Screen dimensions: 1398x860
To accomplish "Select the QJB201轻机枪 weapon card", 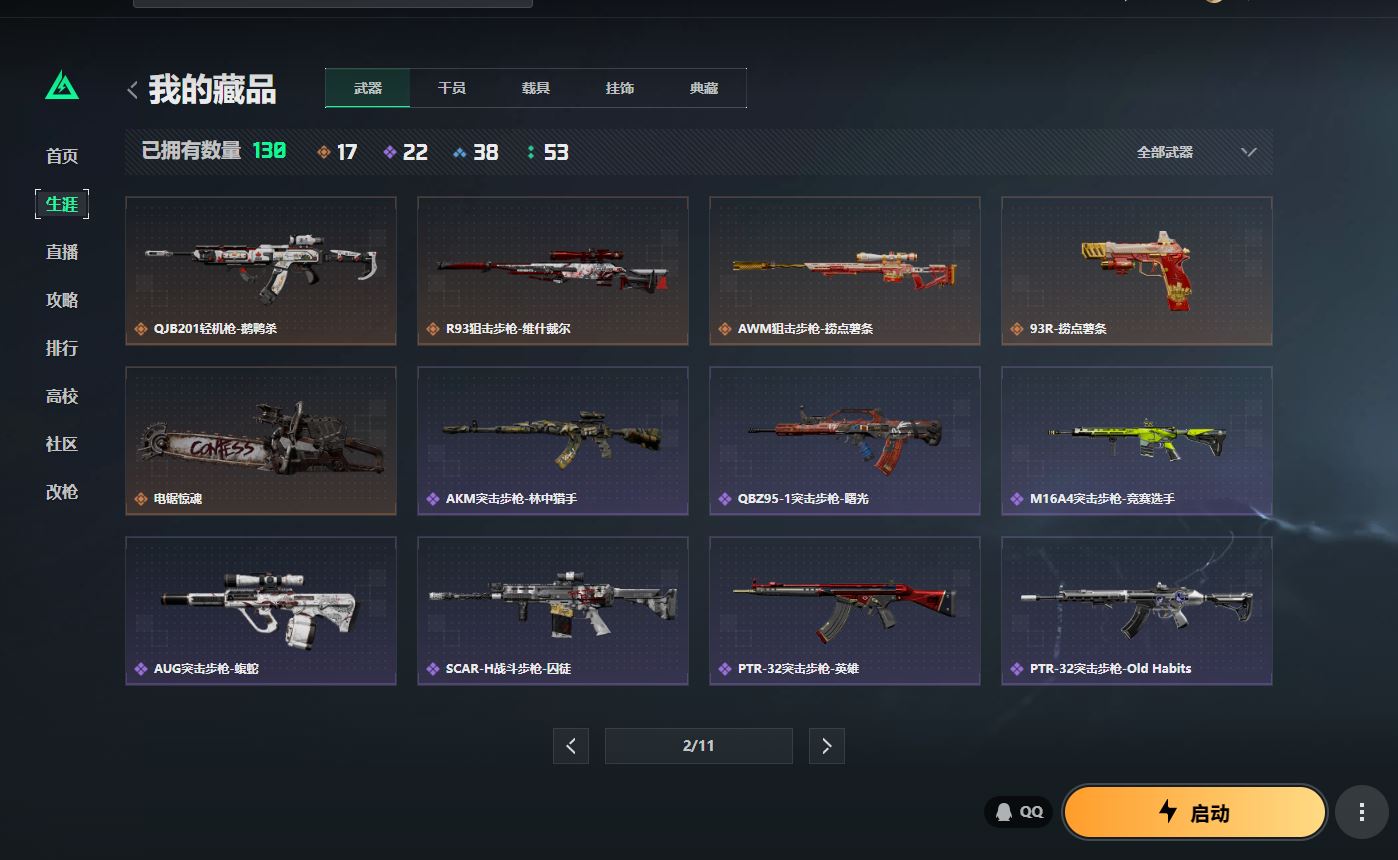I will click(261, 271).
